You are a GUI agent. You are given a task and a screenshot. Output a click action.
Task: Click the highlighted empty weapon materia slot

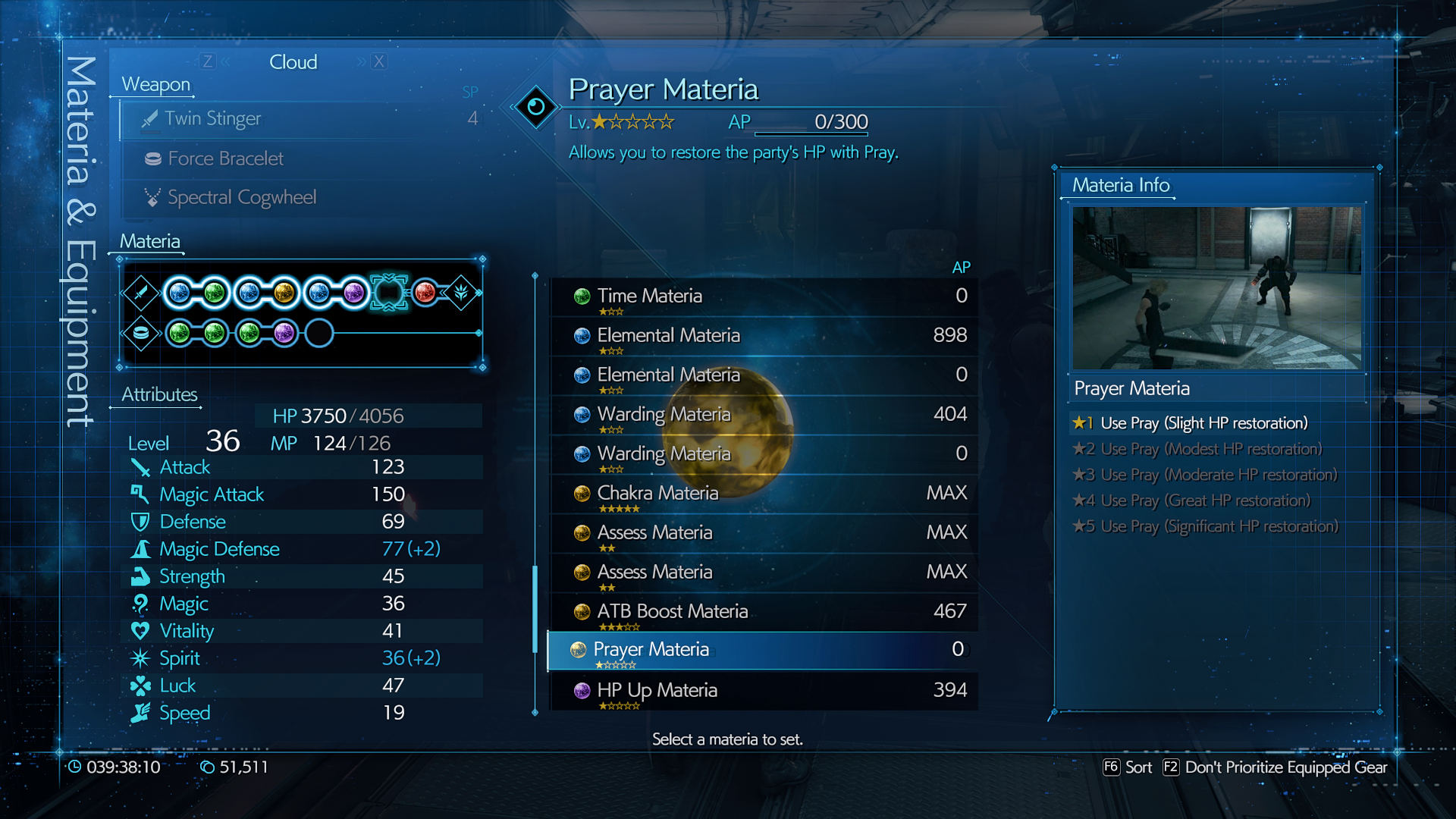pos(389,293)
